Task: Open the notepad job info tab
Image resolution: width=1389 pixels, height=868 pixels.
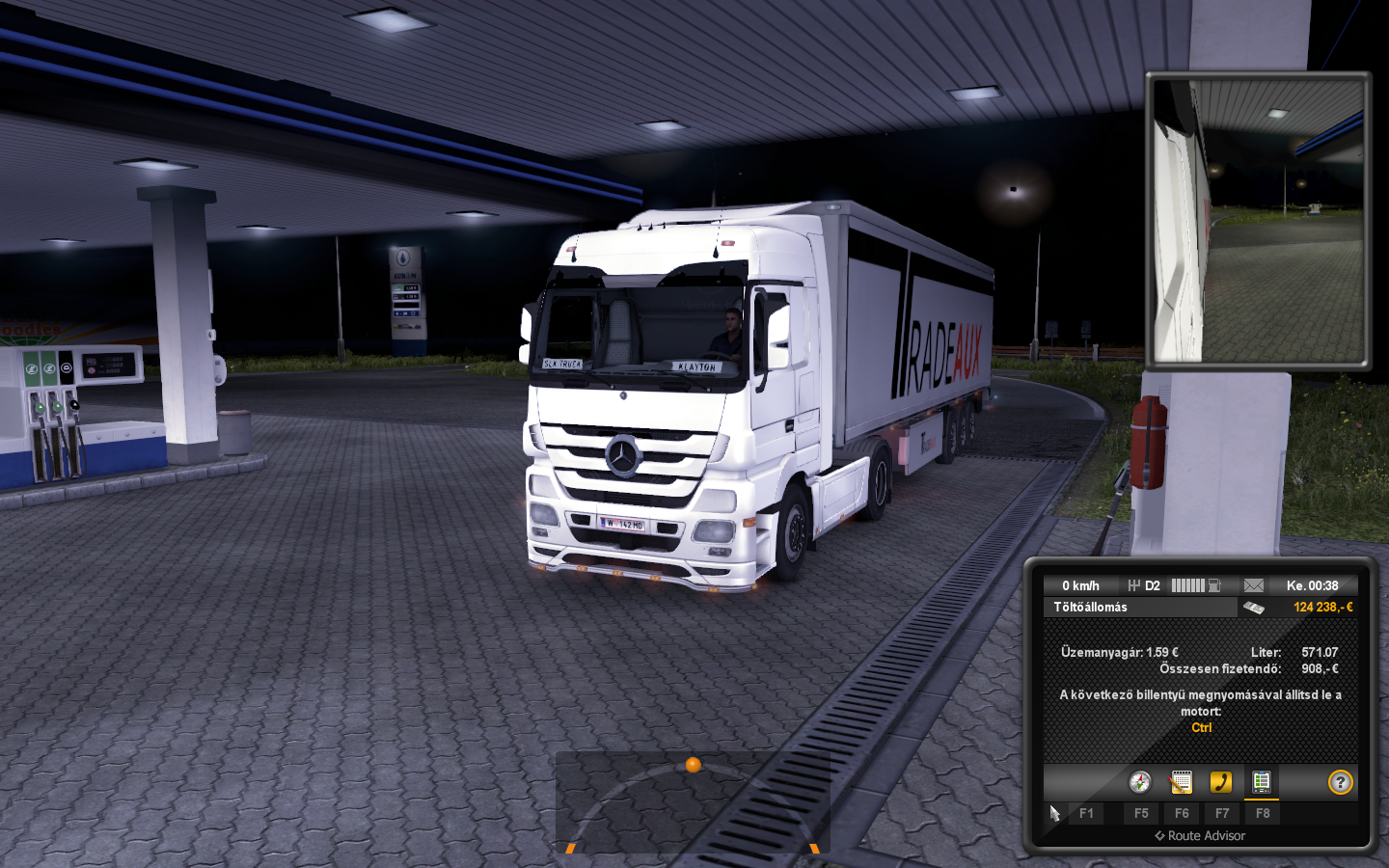Action: (1181, 782)
